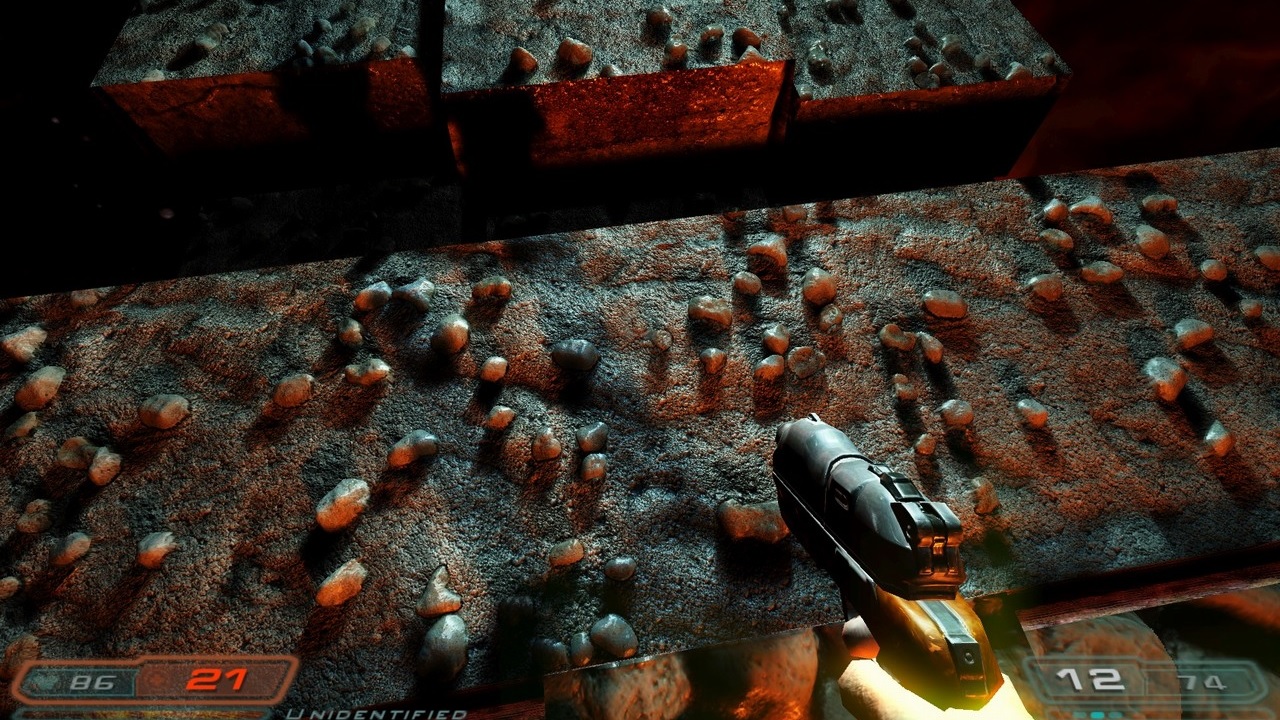This screenshot has height=720, width=1280.
Task: Open the Unidentified location label
Action: [378, 713]
